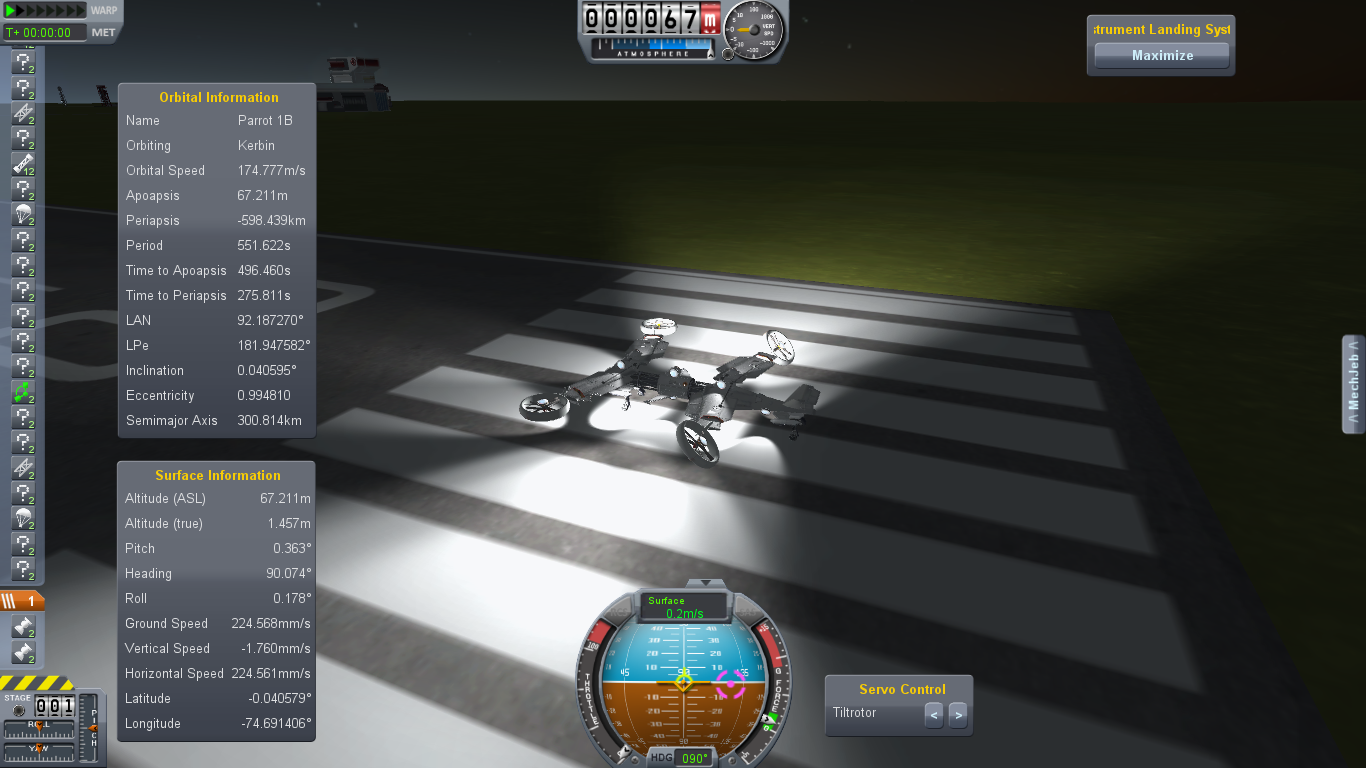This screenshot has height=768, width=1366.
Task: Click the right arrow beside the Tiltrotor servo
Action: coord(957,715)
